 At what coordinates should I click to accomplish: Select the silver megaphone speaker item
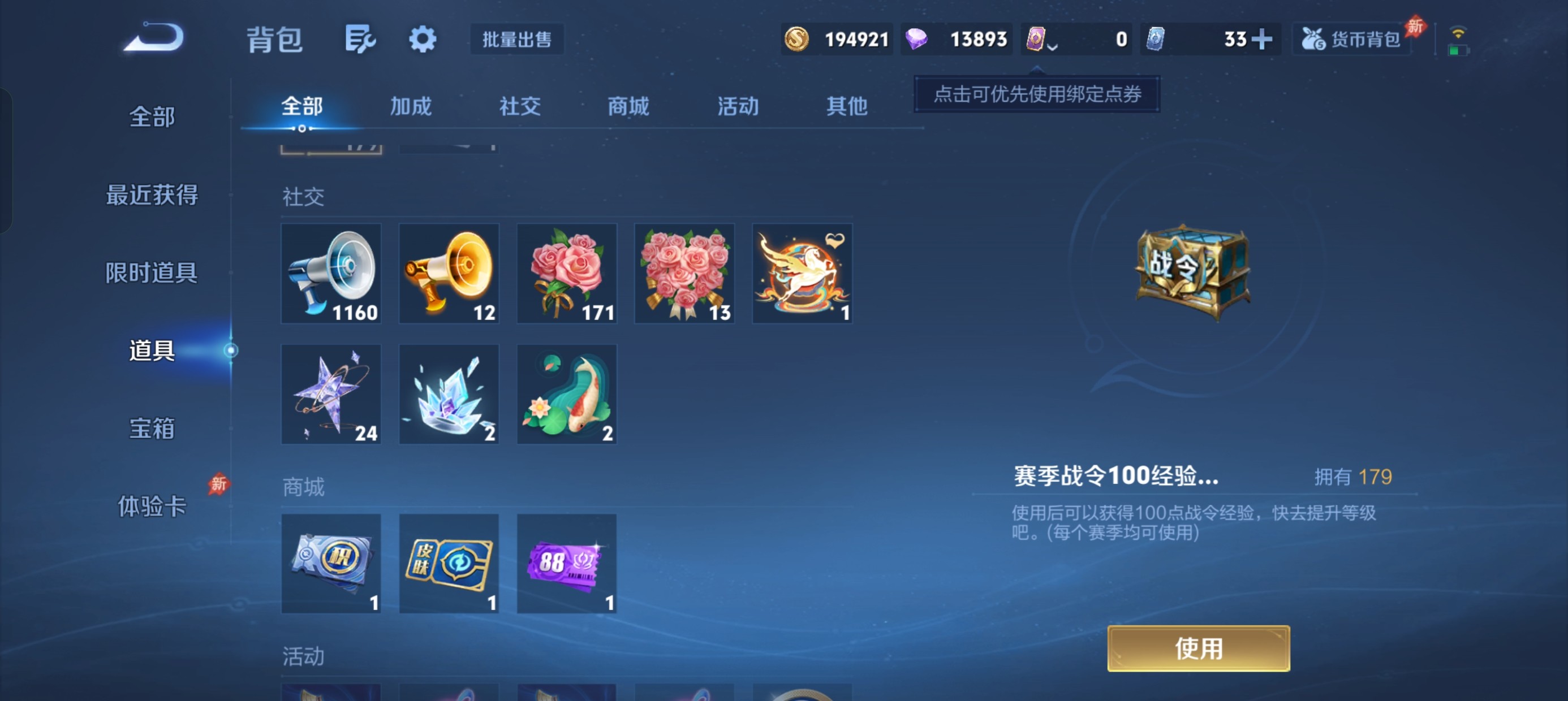coord(331,273)
